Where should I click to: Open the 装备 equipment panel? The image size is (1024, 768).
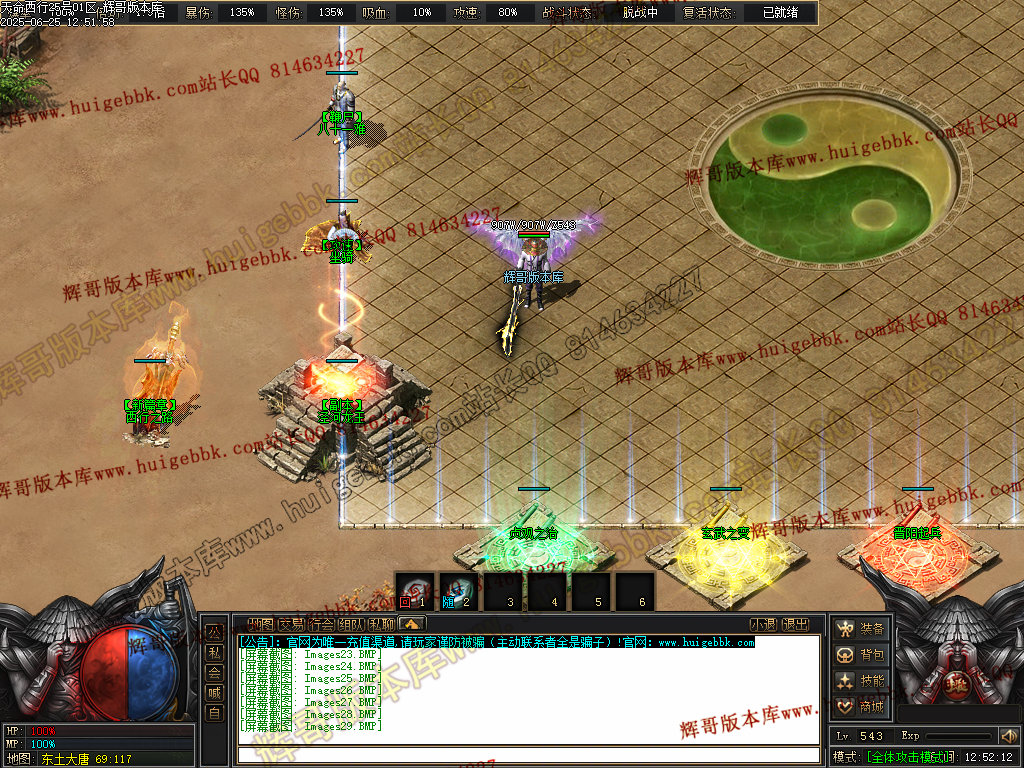(x=861, y=629)
